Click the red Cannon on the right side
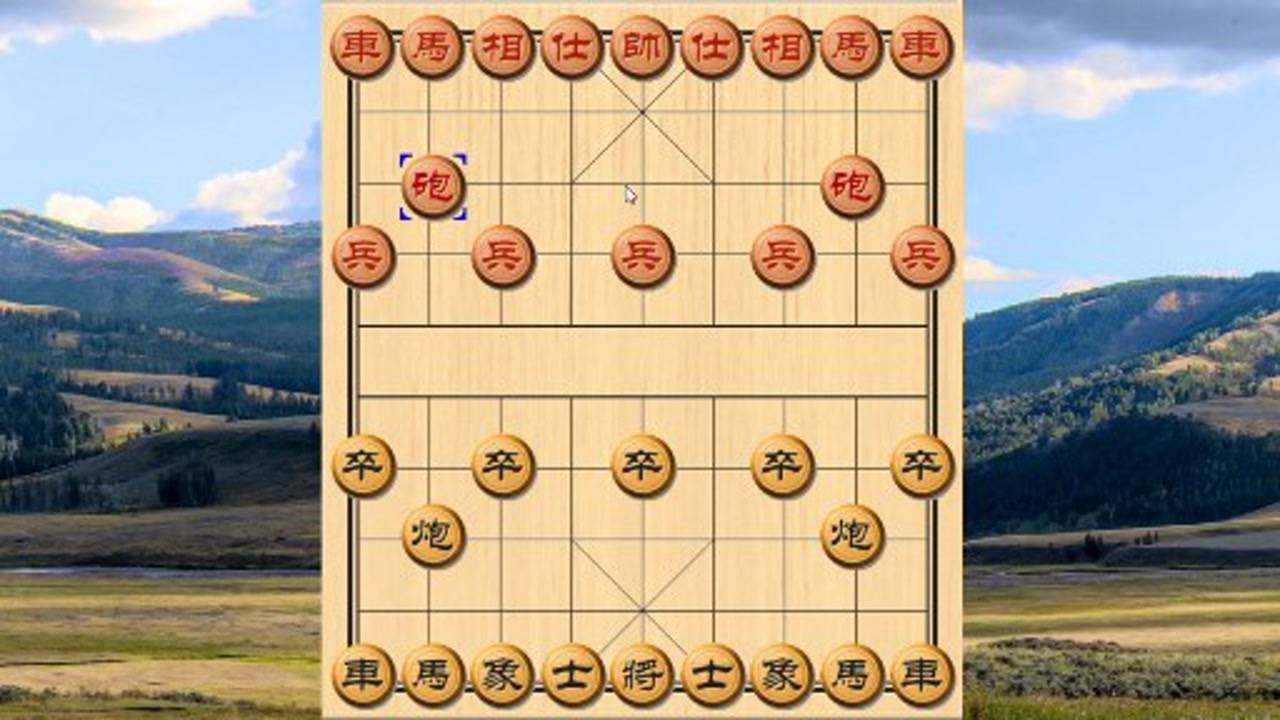The image size is (1280, 720). pos(853,185)
